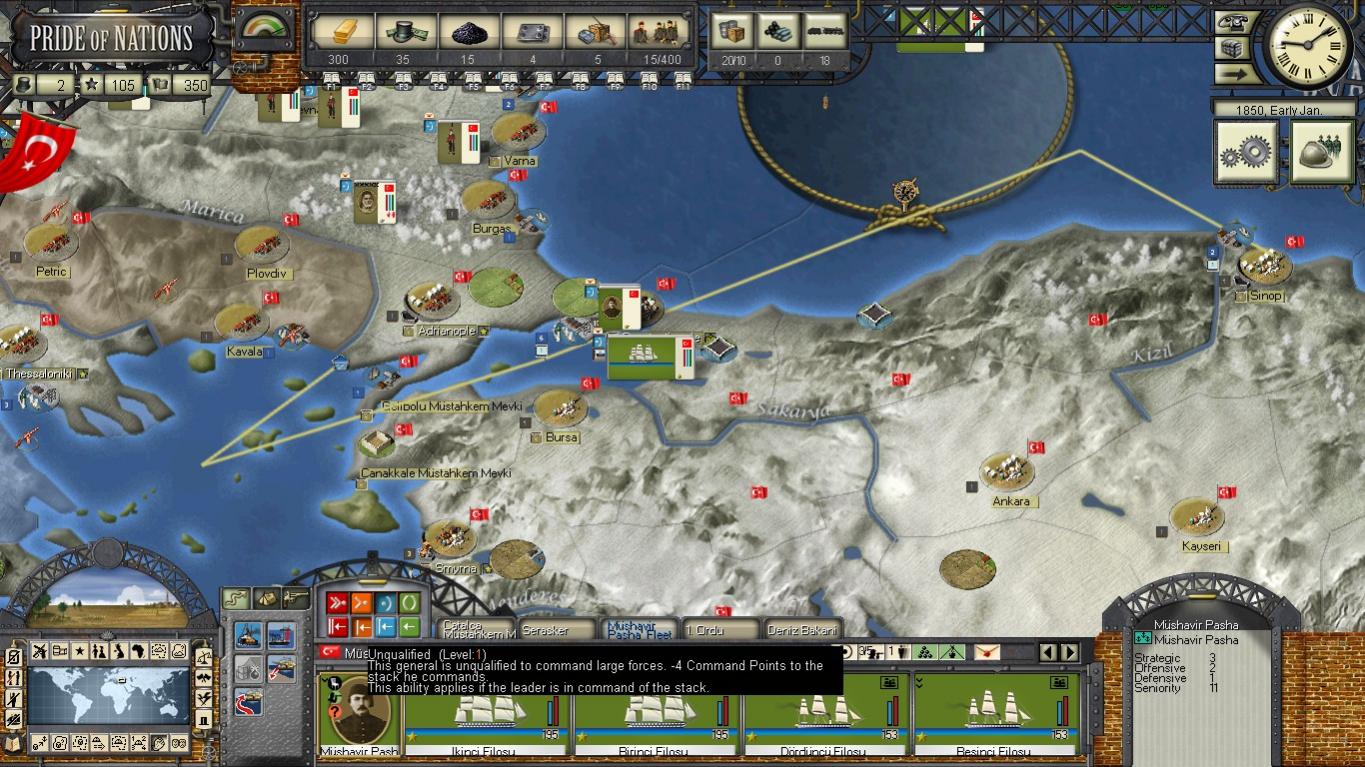The height and width of the screenshot is (767, 1365).
Task: Toggle the Africa map filter
Action: [139, 651]
